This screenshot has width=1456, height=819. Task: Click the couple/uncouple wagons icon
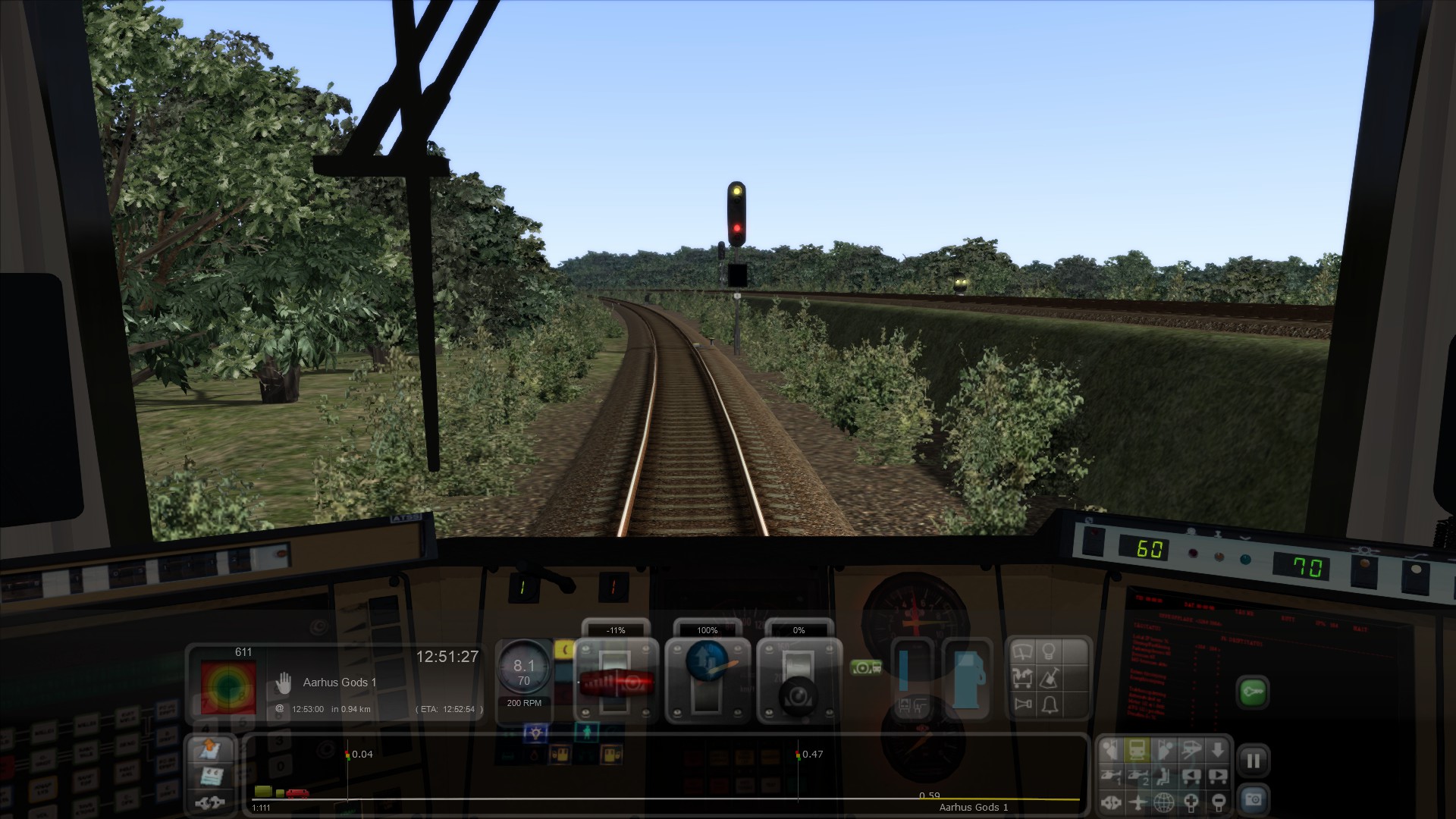click(209, 802)
